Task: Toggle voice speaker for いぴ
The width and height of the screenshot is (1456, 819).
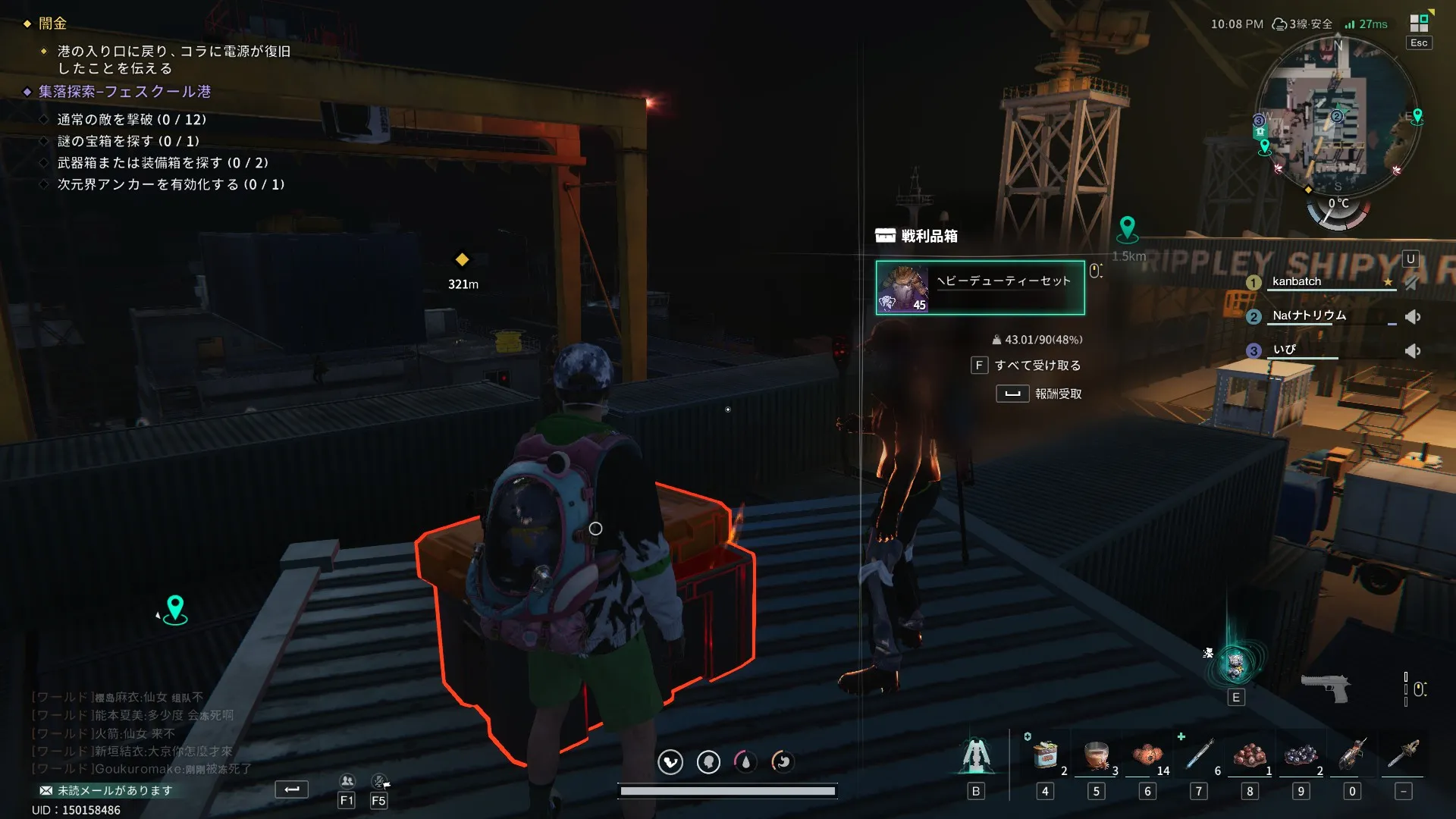Action: point(1412,350)
